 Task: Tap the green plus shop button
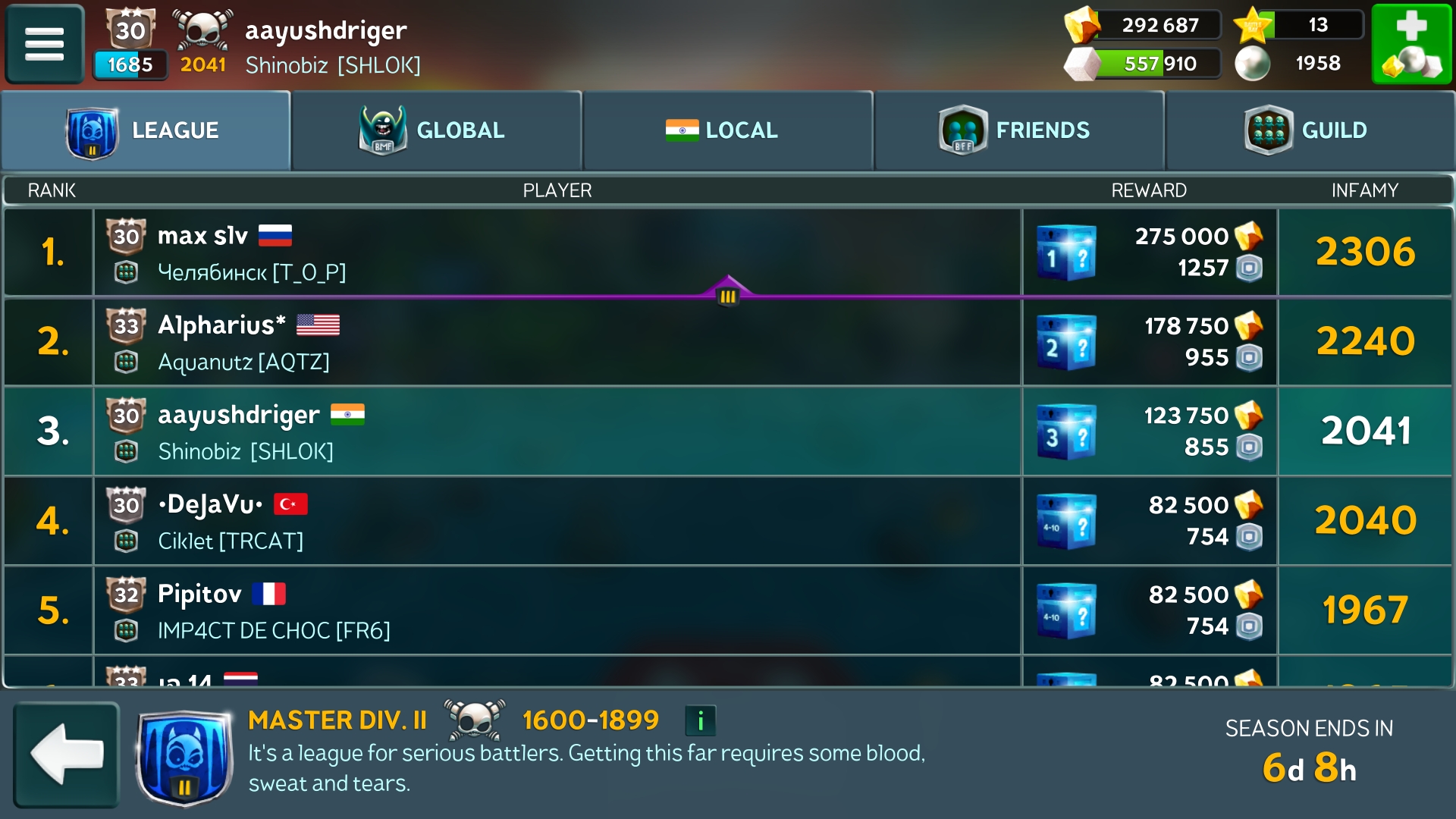tap(1410, 43)
